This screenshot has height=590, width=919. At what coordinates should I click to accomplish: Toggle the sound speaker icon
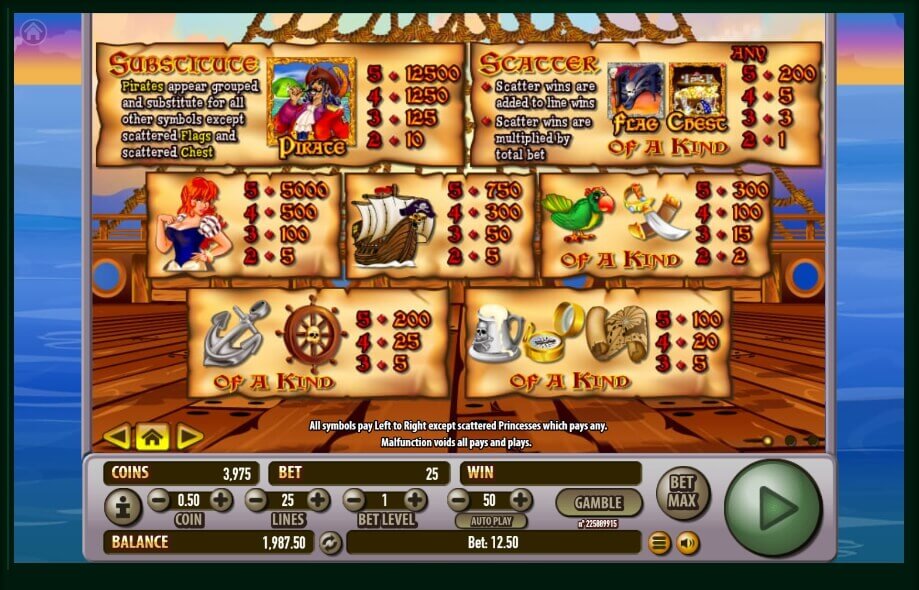(688, 543)
